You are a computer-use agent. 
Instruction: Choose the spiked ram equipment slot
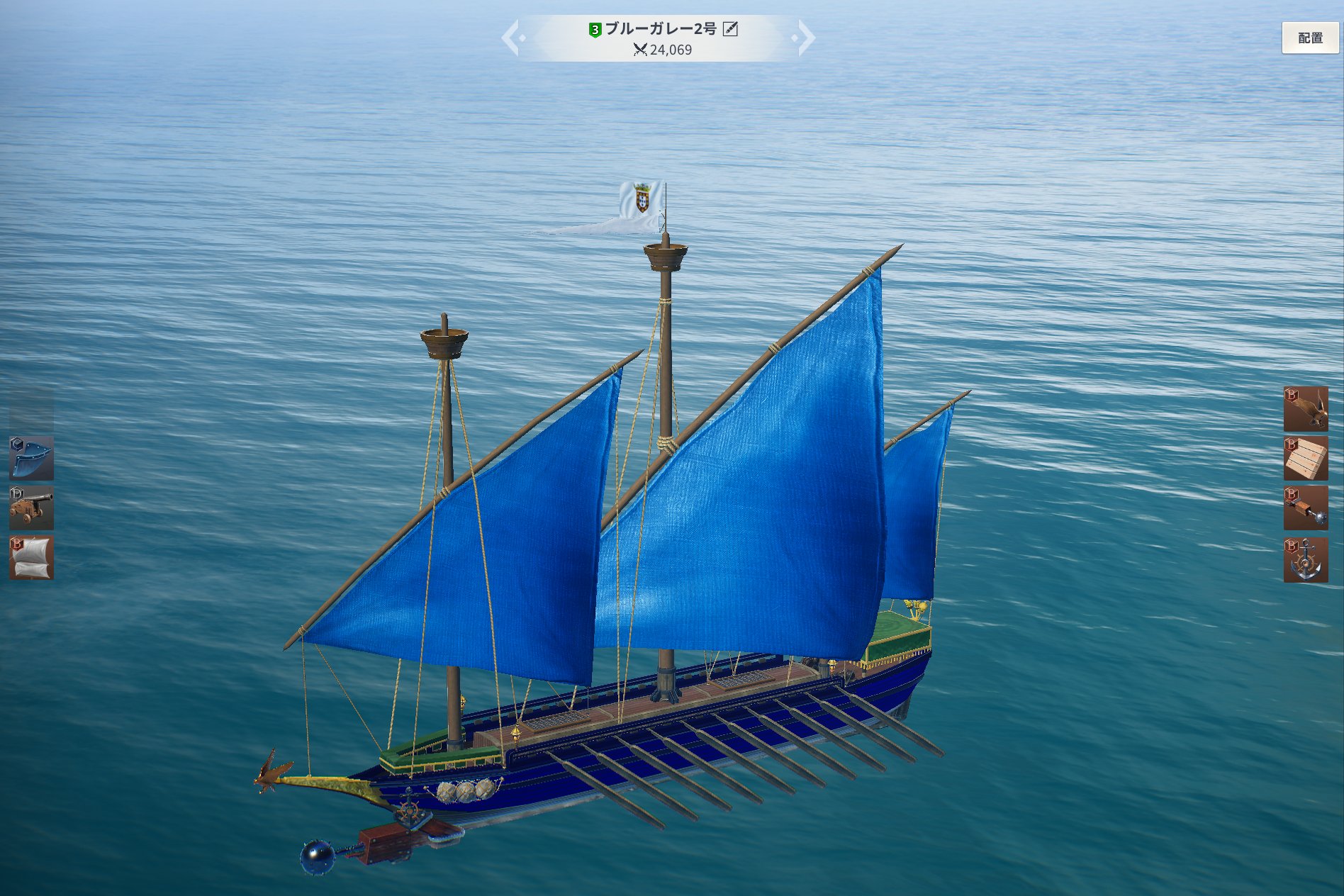coord(1305,508)
